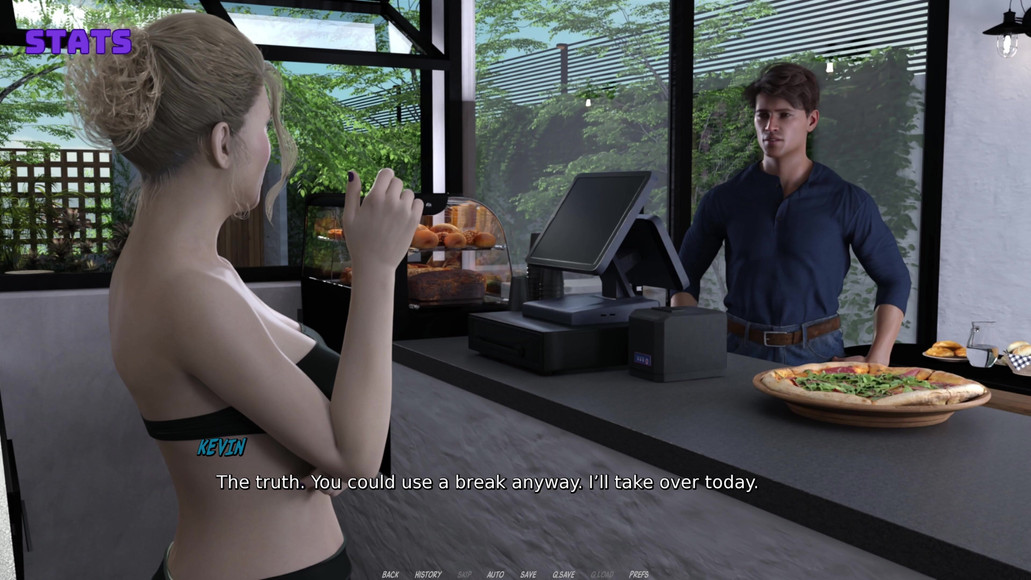Go back one line with Back
The height and width of the screenshot is (580, 1031).
[390, 574]
